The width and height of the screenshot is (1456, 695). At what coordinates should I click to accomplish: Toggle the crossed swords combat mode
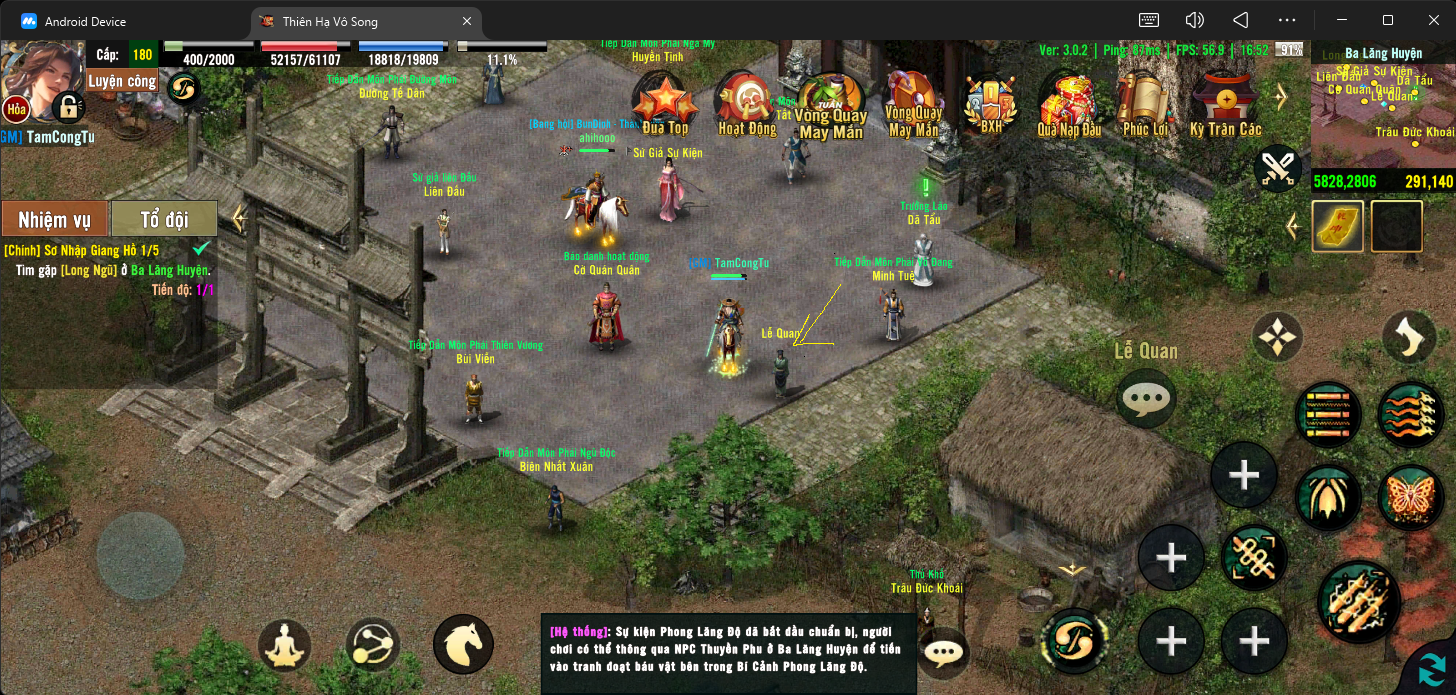coord(1276,167)
